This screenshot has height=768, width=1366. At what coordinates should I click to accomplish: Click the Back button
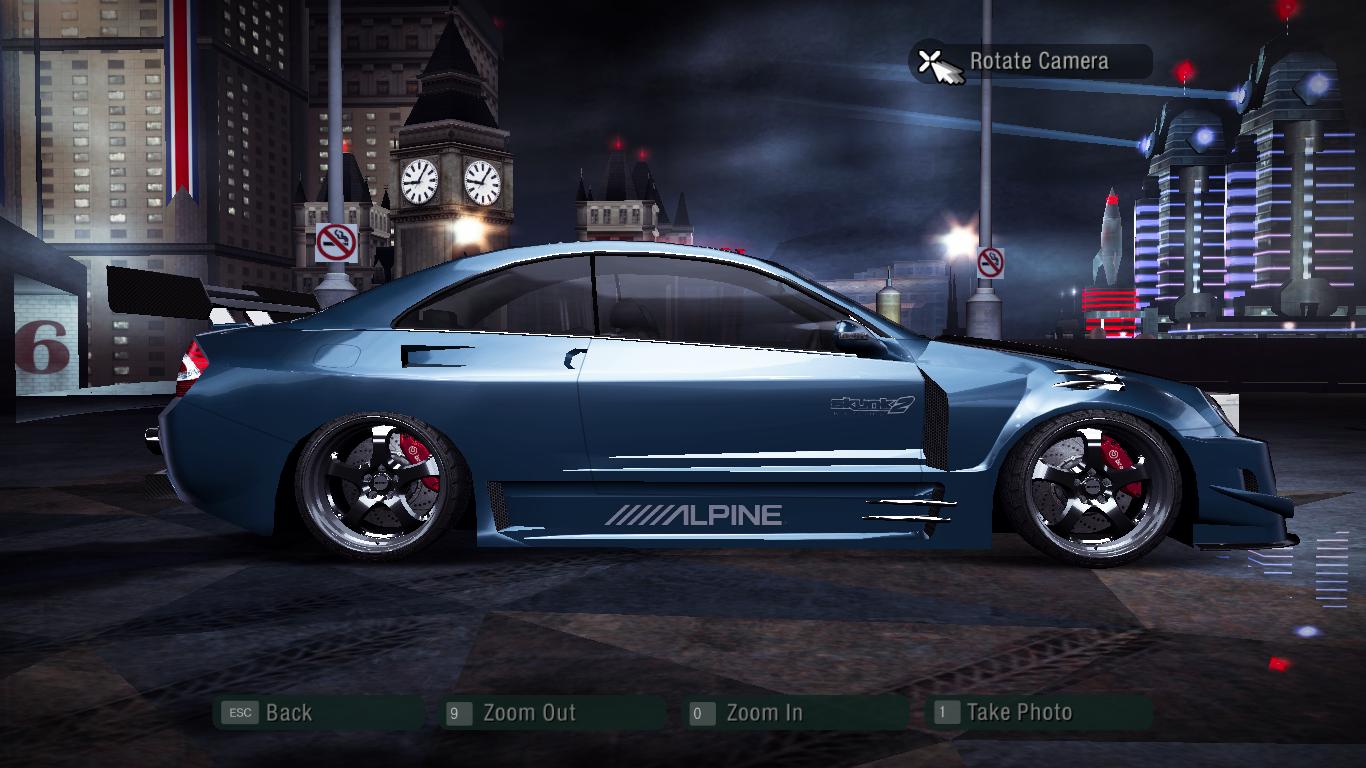[288, 713]
